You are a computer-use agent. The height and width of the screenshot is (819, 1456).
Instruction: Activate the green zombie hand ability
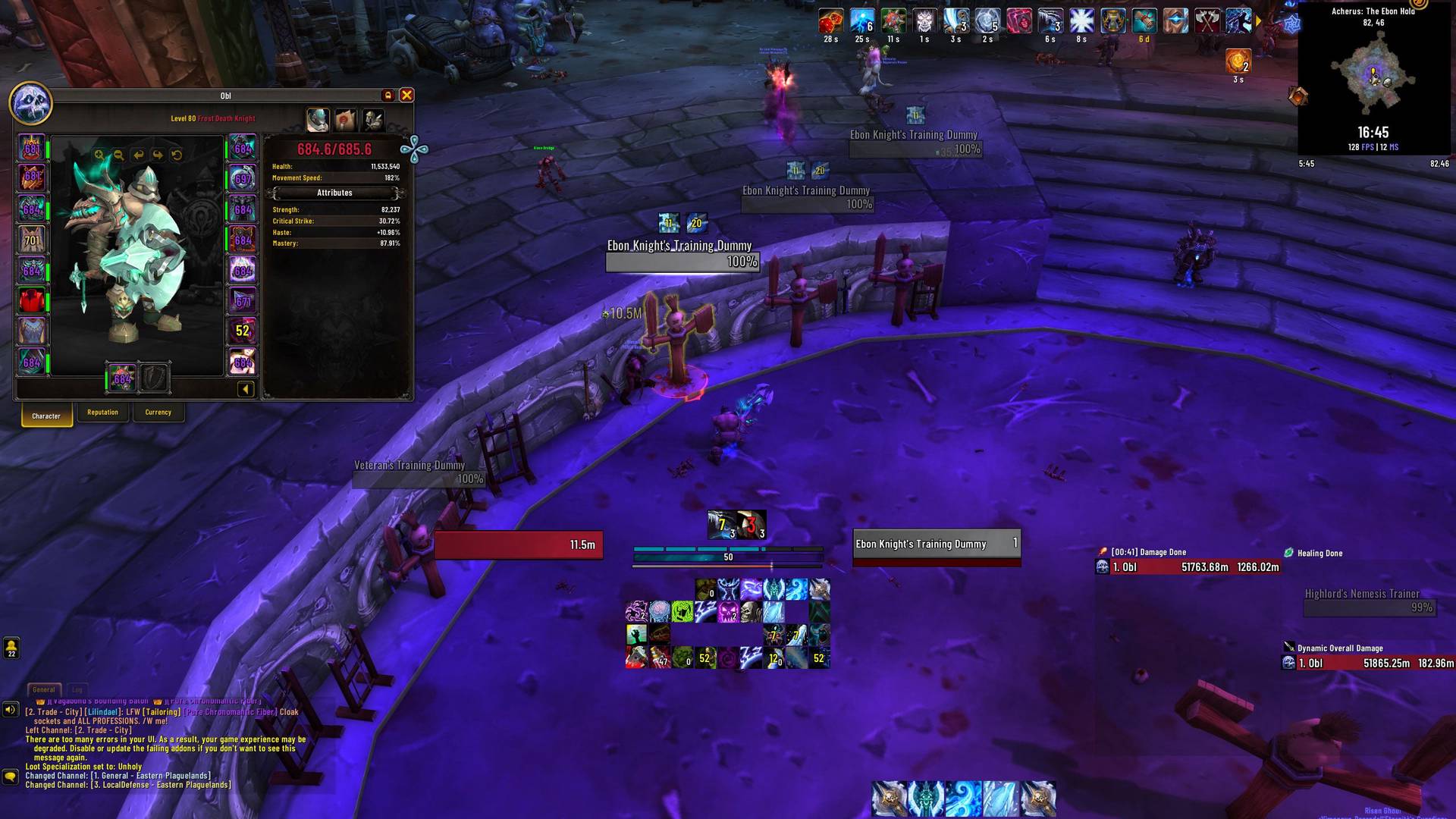click(636, 635)
